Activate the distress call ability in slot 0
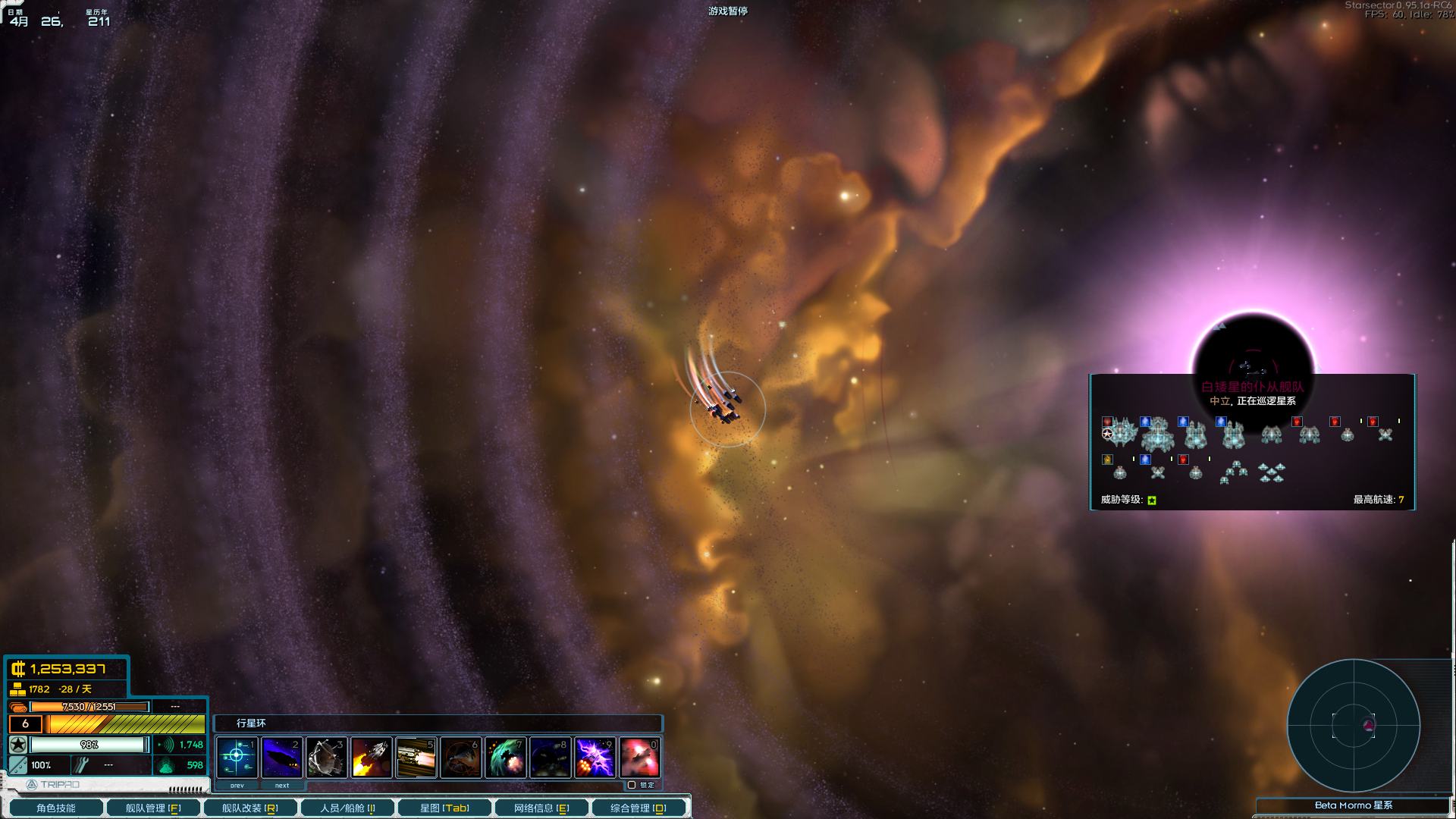Screen dimensions: 1456x819 pos(640,756)
